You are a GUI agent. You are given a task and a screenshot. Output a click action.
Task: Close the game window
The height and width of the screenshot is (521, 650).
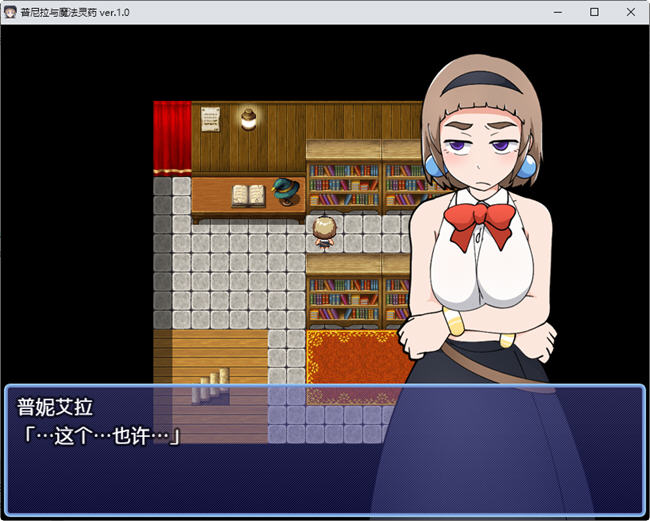tap(629, 12)
